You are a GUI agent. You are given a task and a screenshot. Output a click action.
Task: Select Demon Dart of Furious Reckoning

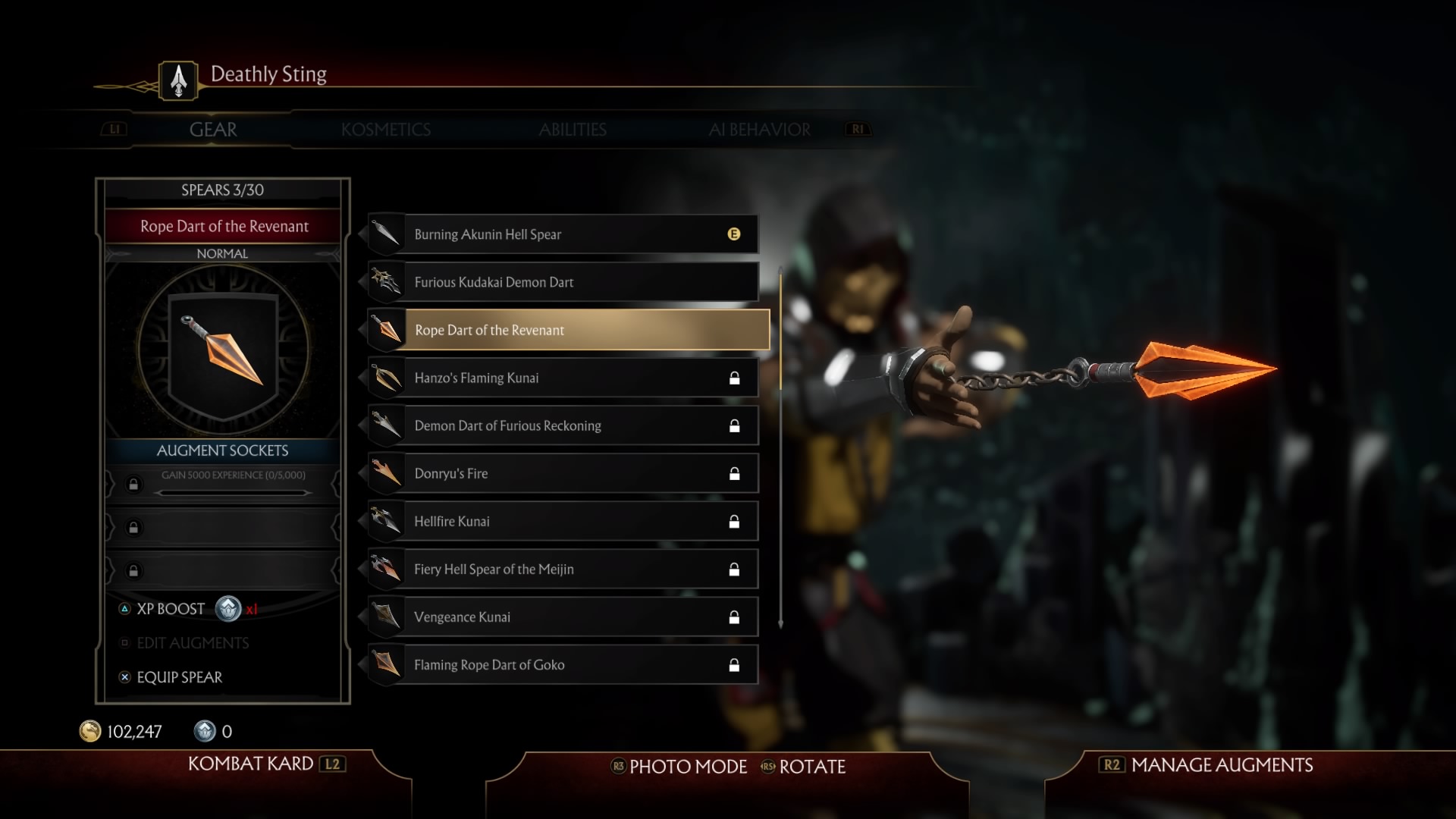pyautogui.click(x=563, y=425)
